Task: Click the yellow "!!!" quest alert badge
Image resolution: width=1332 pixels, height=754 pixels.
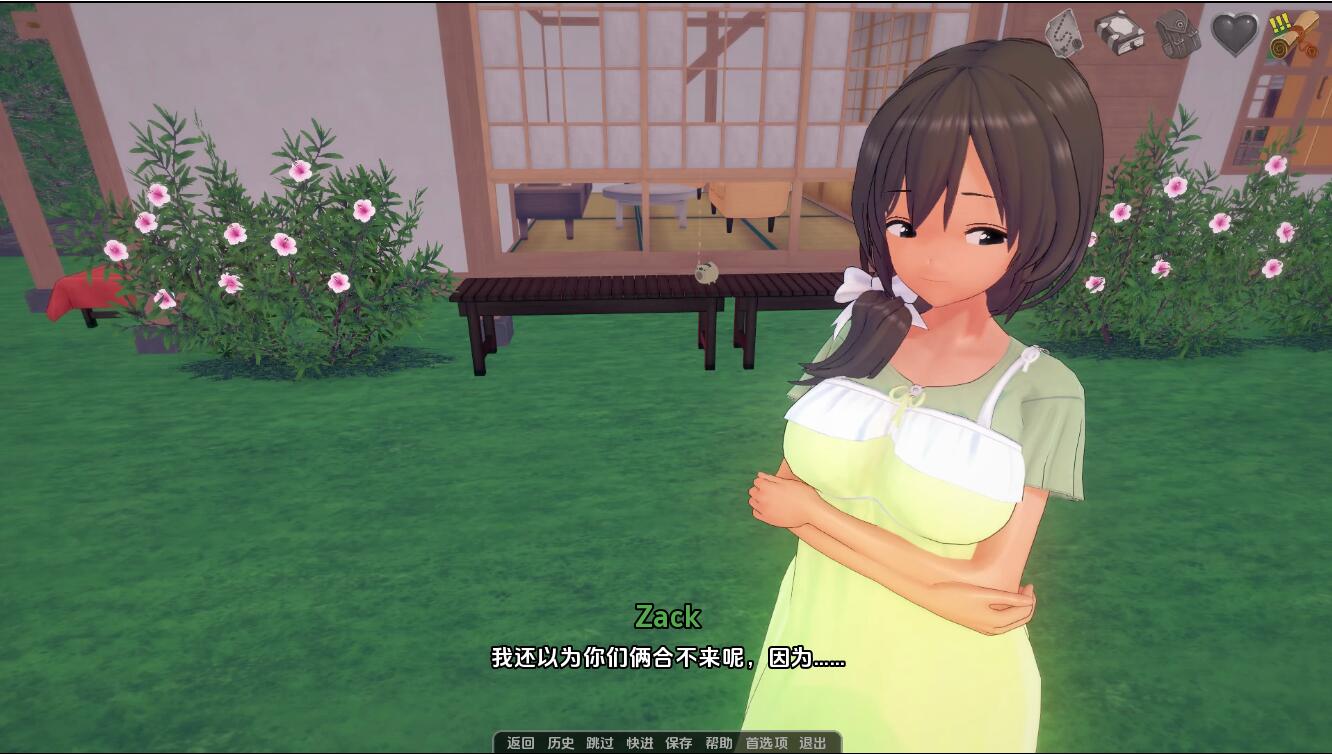Action: [1280, 24]
